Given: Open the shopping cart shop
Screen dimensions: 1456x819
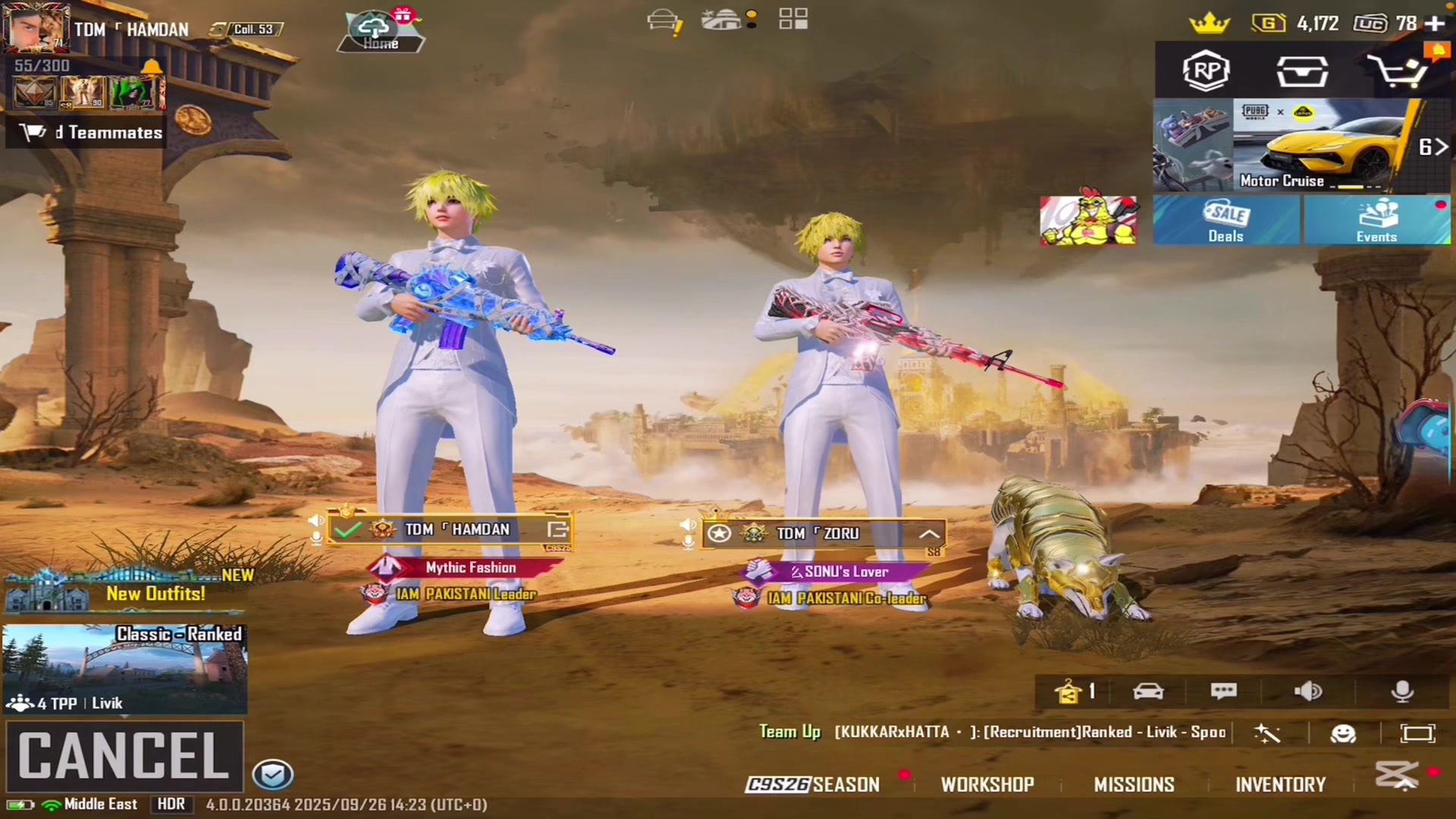Looking at the screenshot, I should (x=1397, y=72).
